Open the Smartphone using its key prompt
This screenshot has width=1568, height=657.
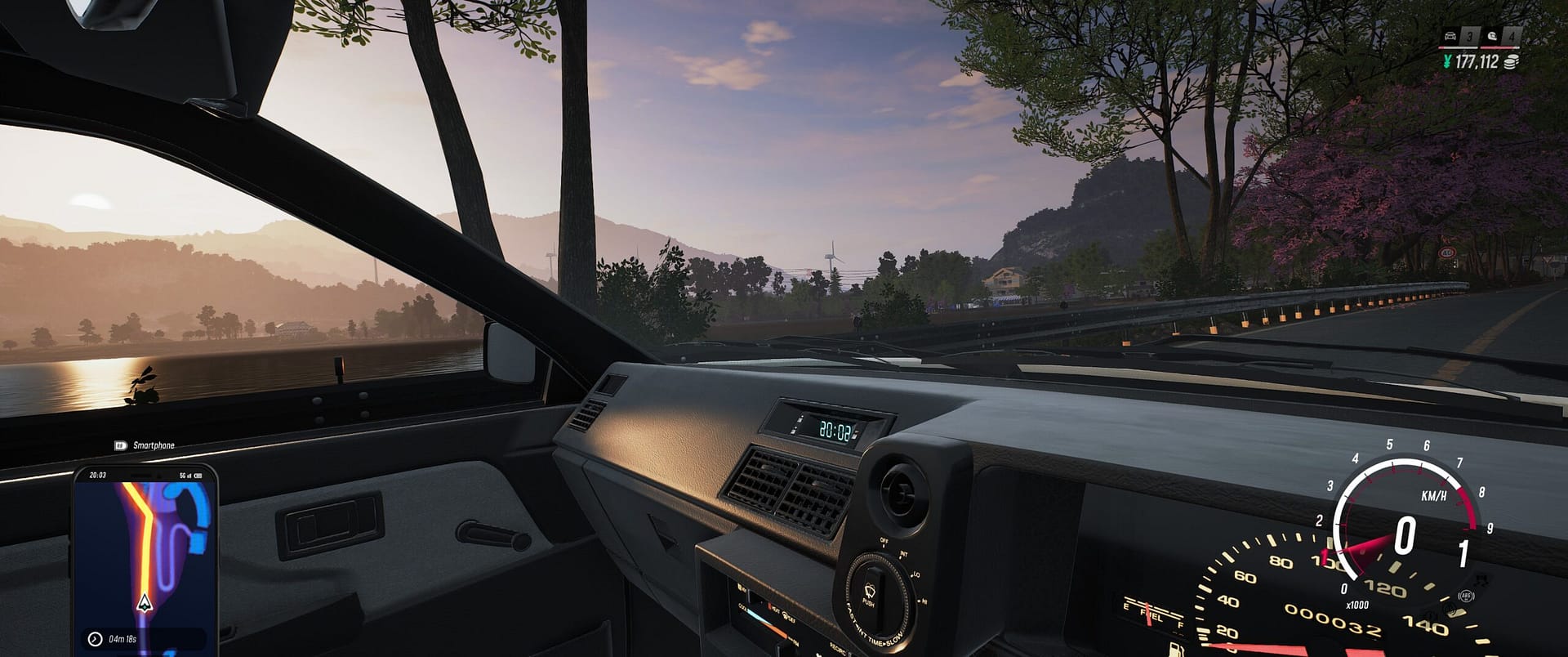point(121,445)
